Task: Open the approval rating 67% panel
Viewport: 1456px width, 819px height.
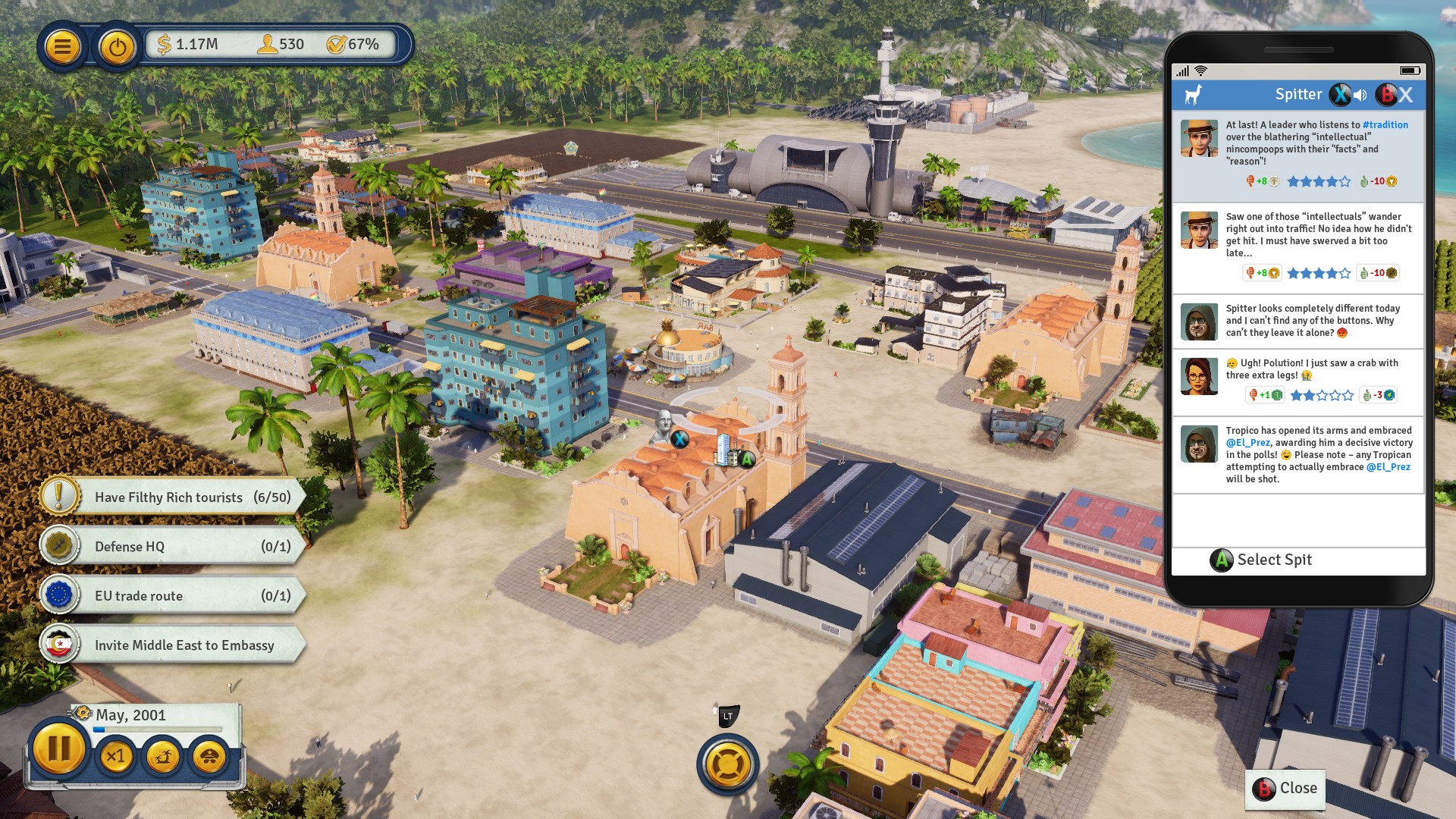Action: pos(353,45)
